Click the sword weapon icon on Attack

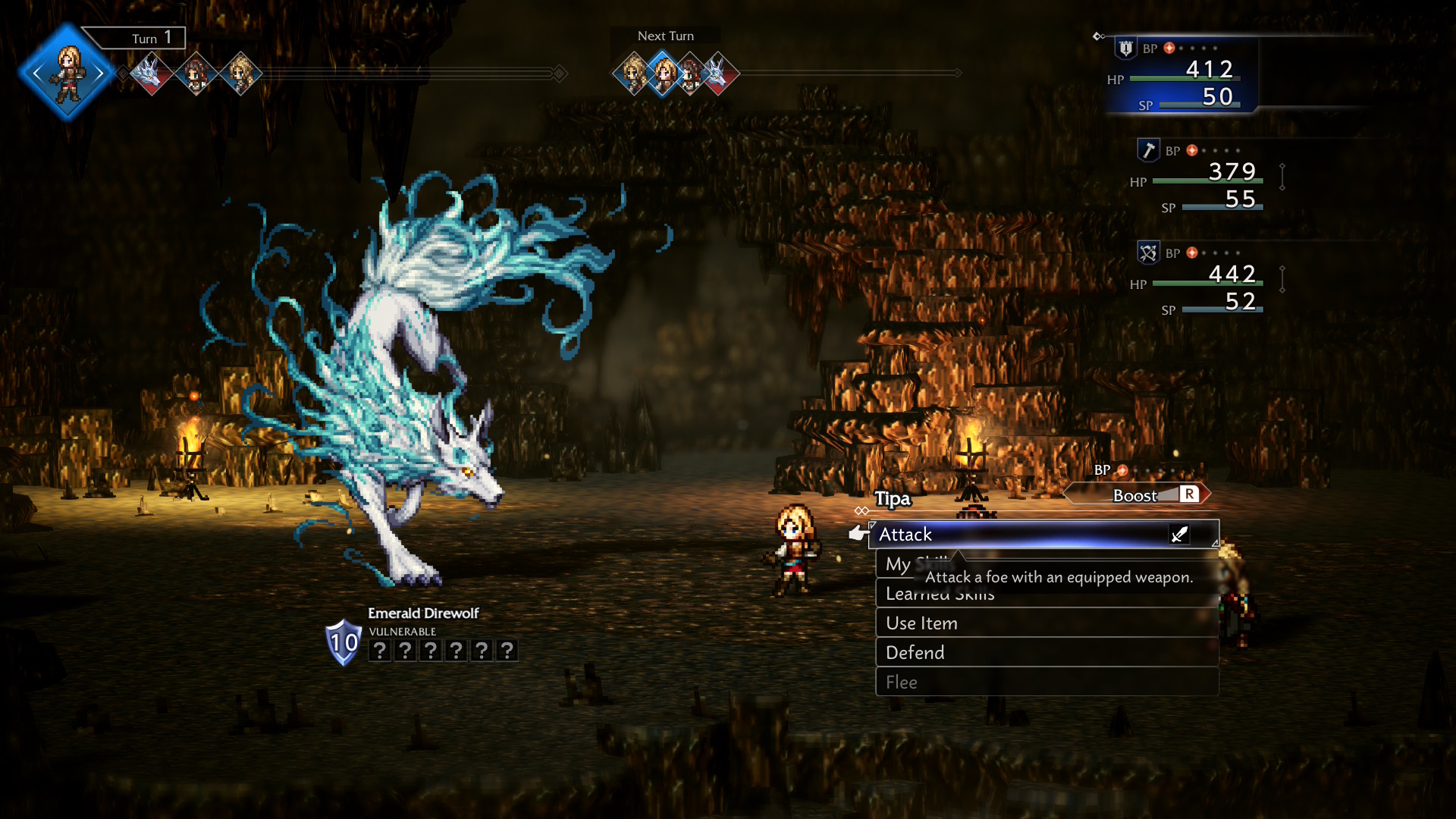coord(1179,535)
